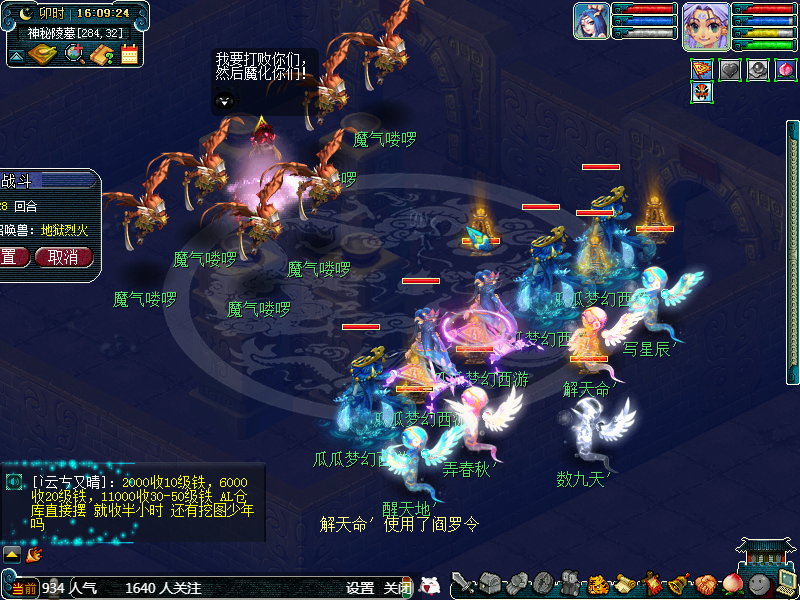Collapse the top-left panel with the up arrow
This screenshot has width=800, height=600.
[18, 55]
